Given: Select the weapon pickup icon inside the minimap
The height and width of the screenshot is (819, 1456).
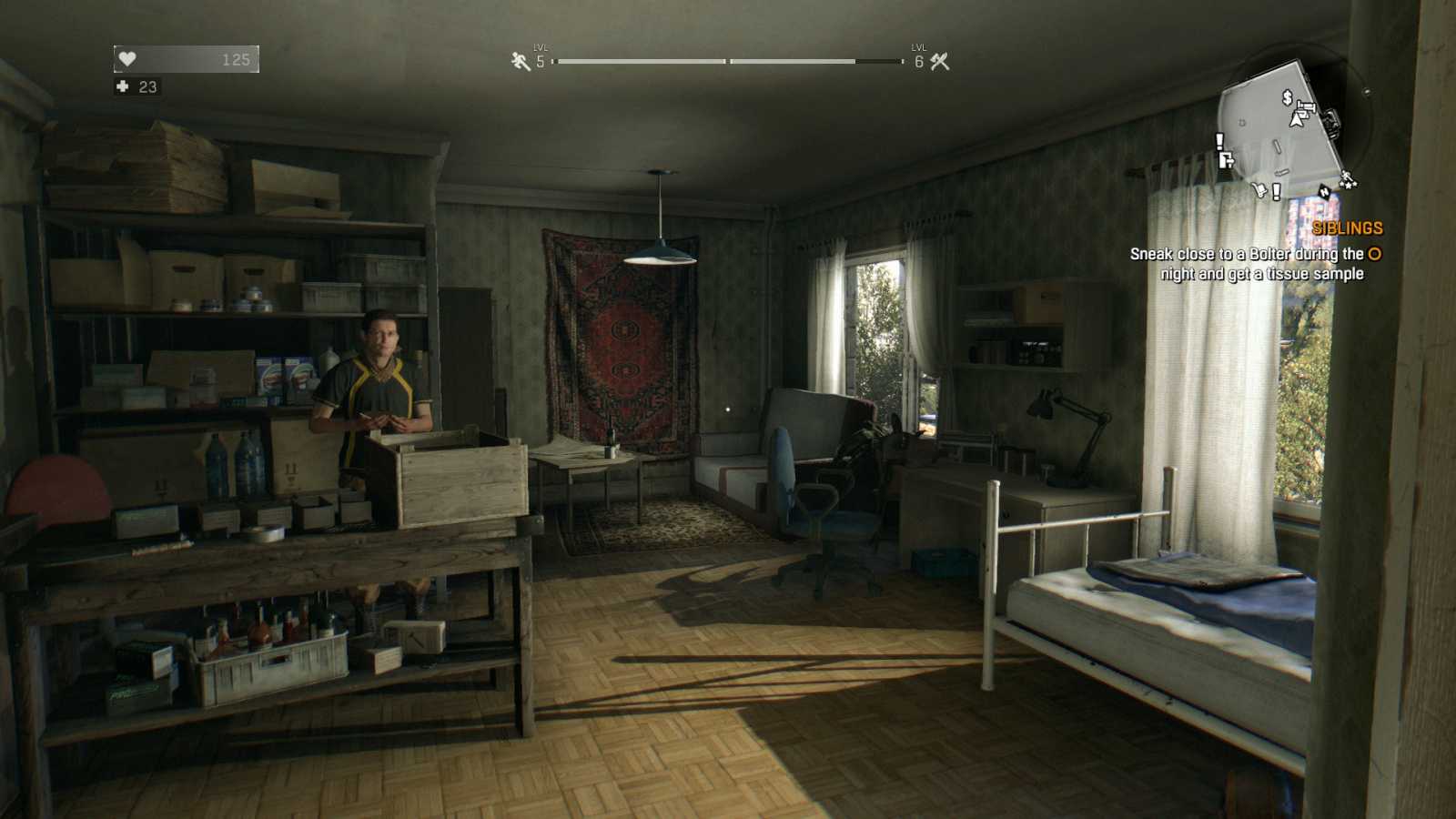Looking at the screenshot, I should [1306, 108].
